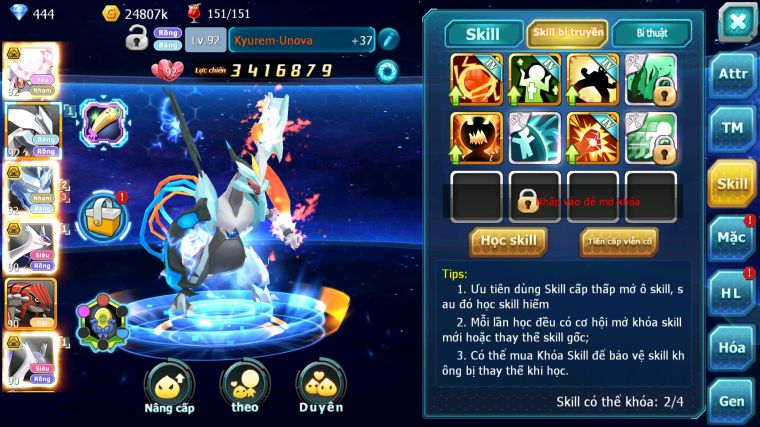Close the skill panel with X button
Image resolution: width=760 pixels, height=427 pixels.
click(737, 21)
